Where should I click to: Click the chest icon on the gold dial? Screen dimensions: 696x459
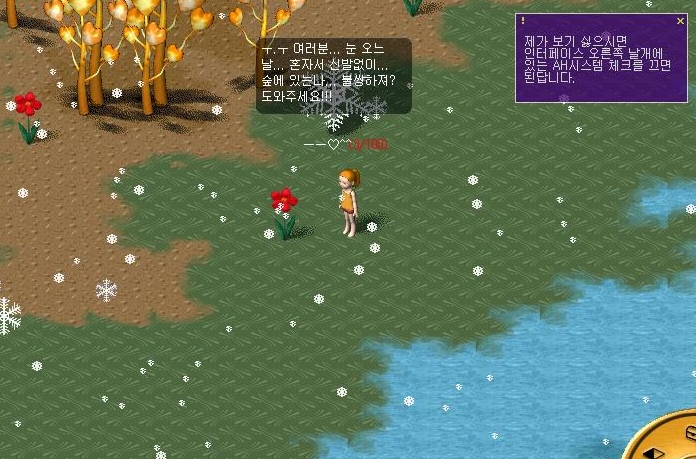(690, 431)
